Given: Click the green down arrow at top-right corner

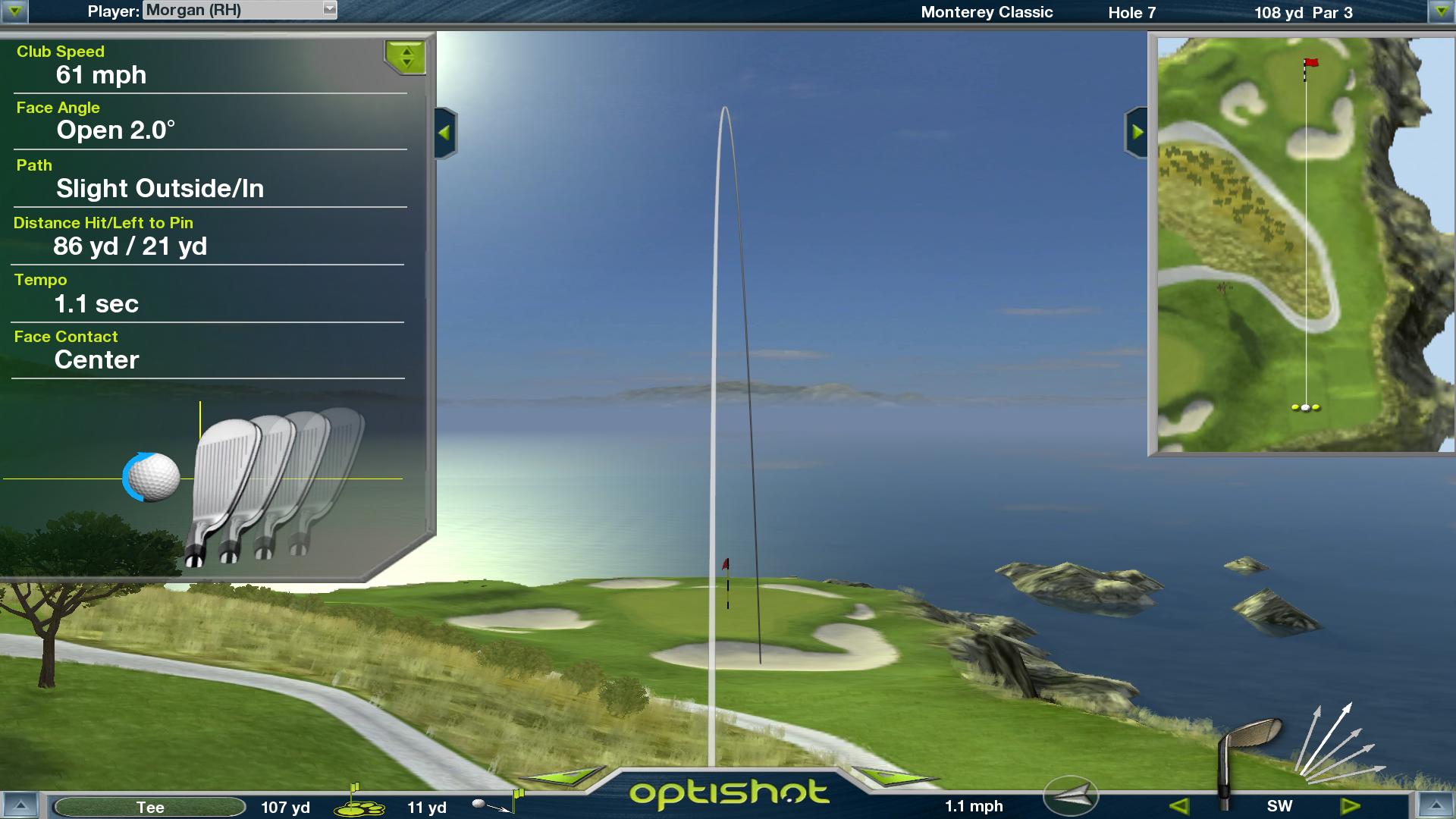Looking at the screenshot, I should [1440, 11].
